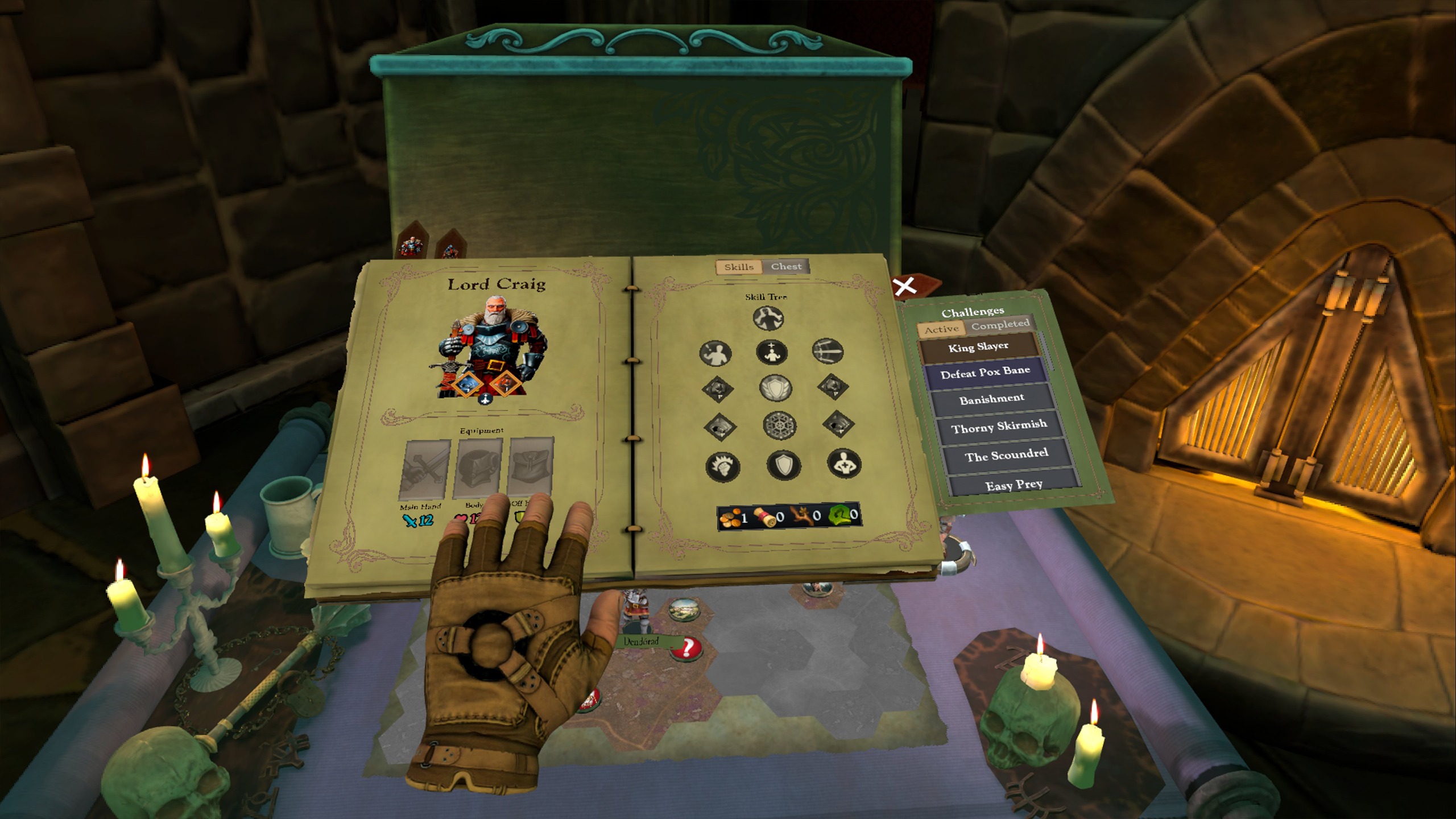Pick the crossed swords skill
This screenshot has height=819, width=1456.
(828, 350)
